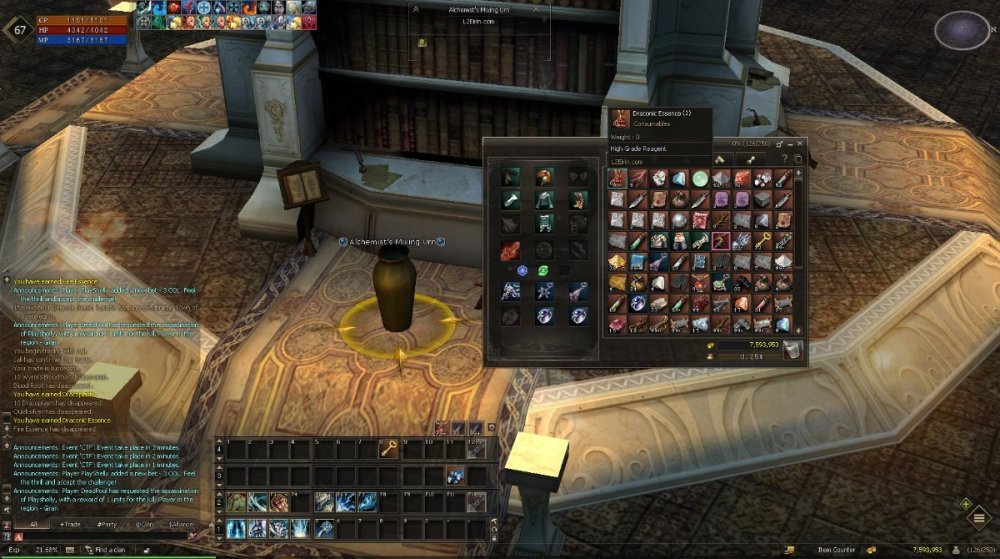1000x559 pixels.
Task: Switch chat to the Trade tab
Action: point(71,524)
